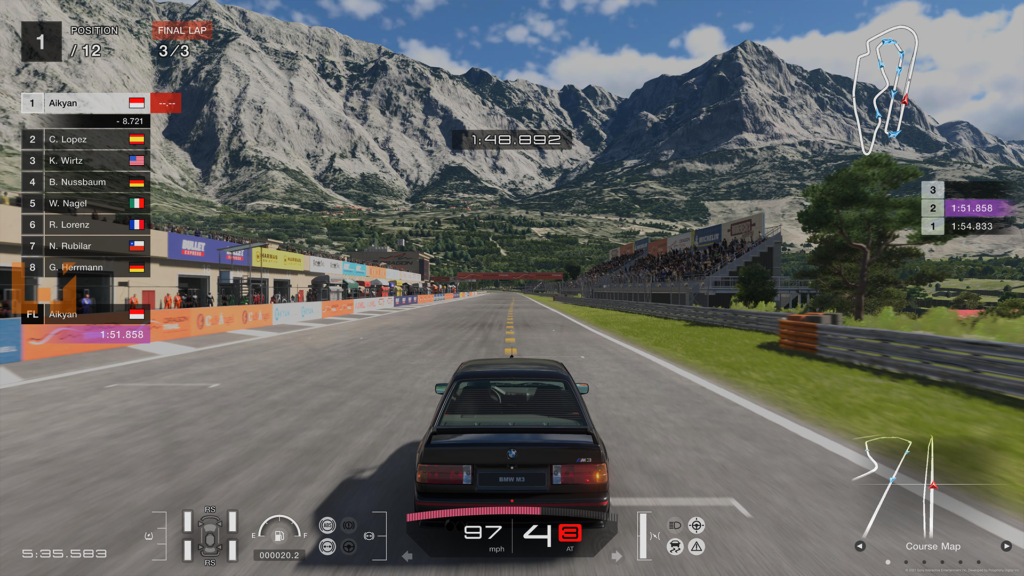Viewport: 1024px width, 576px height.
Task: Select K. Wirtz in the standings
Action: pyautogui.click(x=85, y=160)
